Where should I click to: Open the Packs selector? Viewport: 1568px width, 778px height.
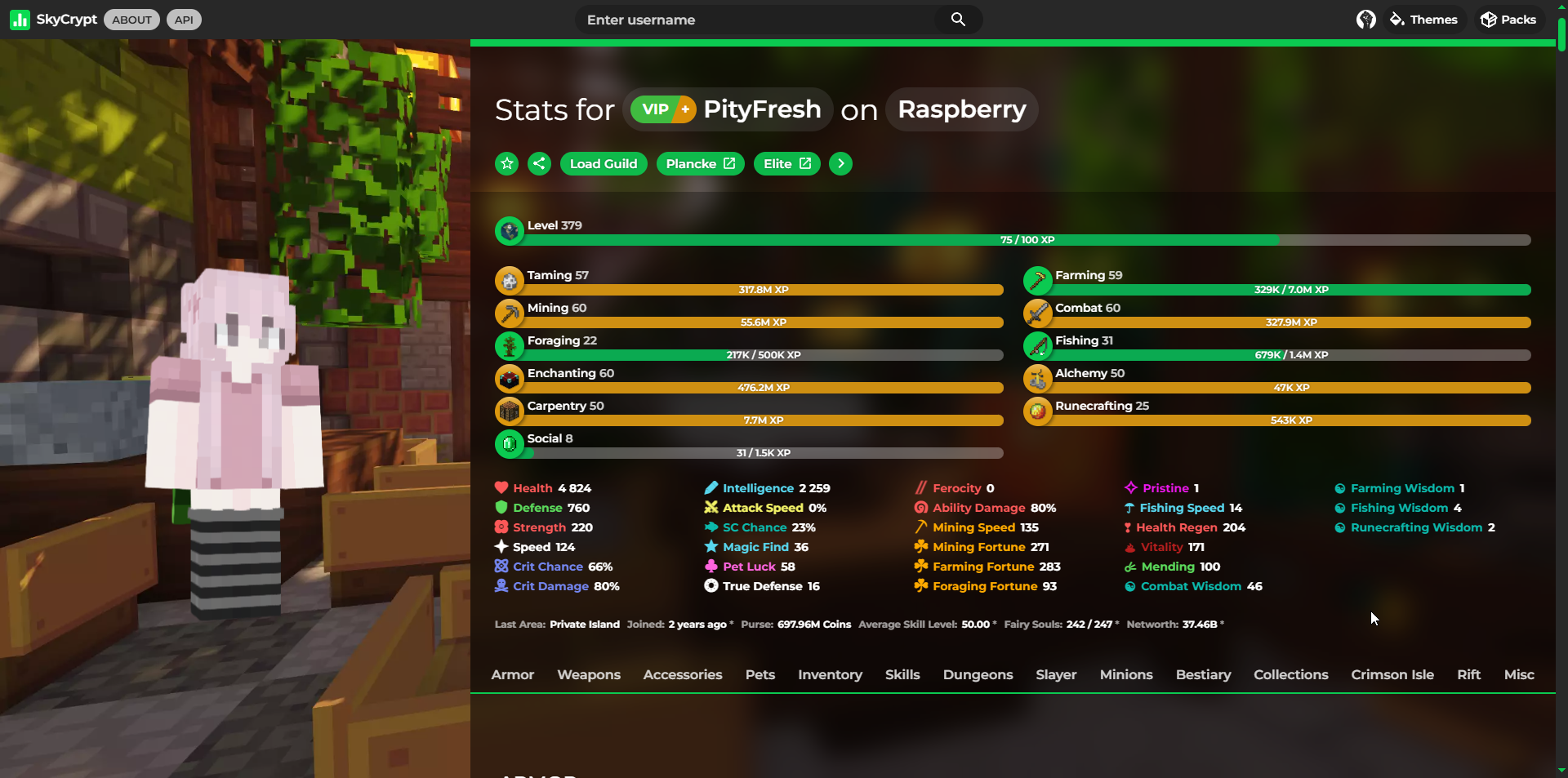1508,19
